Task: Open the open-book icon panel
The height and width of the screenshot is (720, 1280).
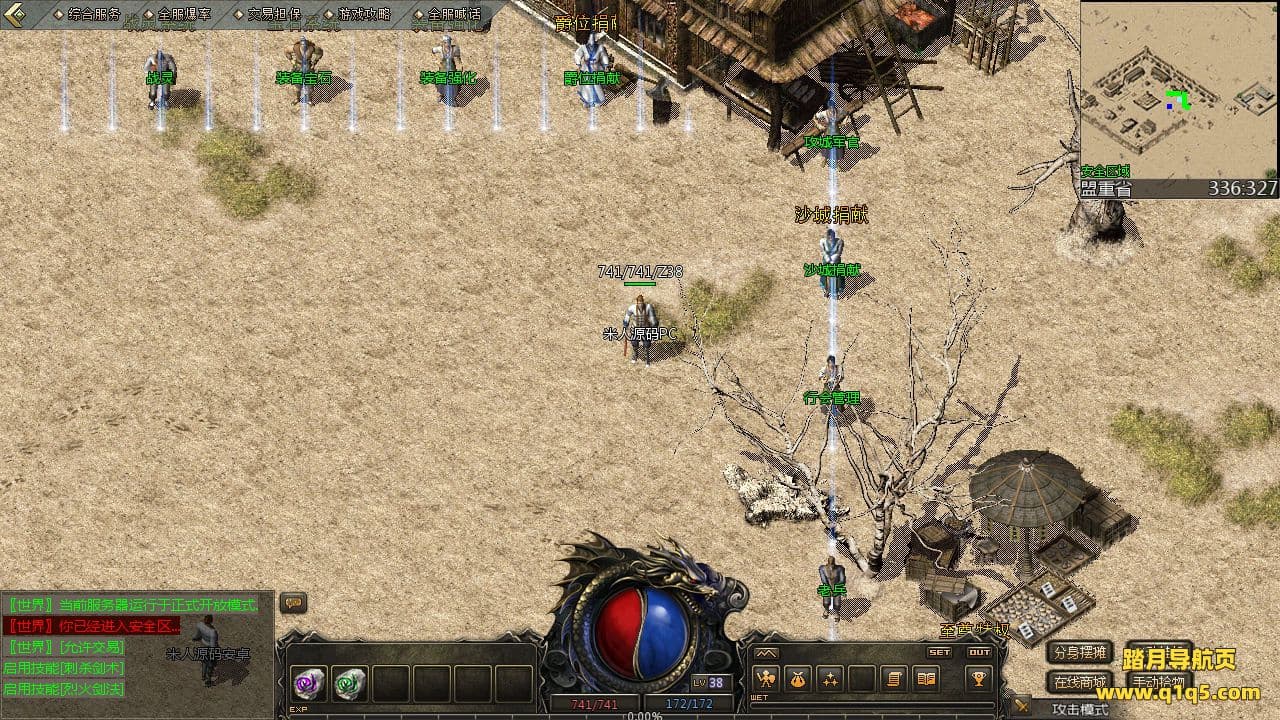Action: click(x=926, y=679)
